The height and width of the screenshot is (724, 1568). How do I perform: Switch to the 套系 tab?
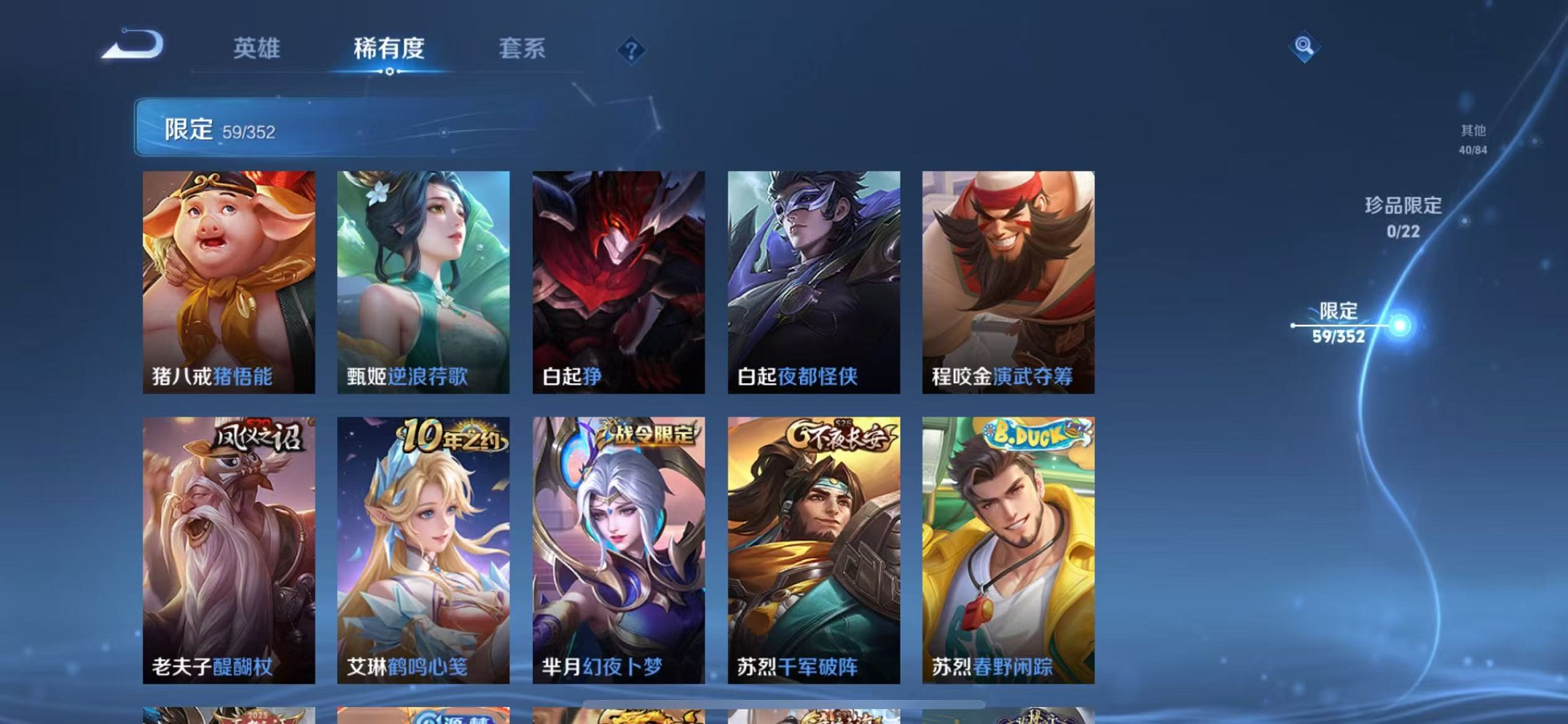(523, 47)
